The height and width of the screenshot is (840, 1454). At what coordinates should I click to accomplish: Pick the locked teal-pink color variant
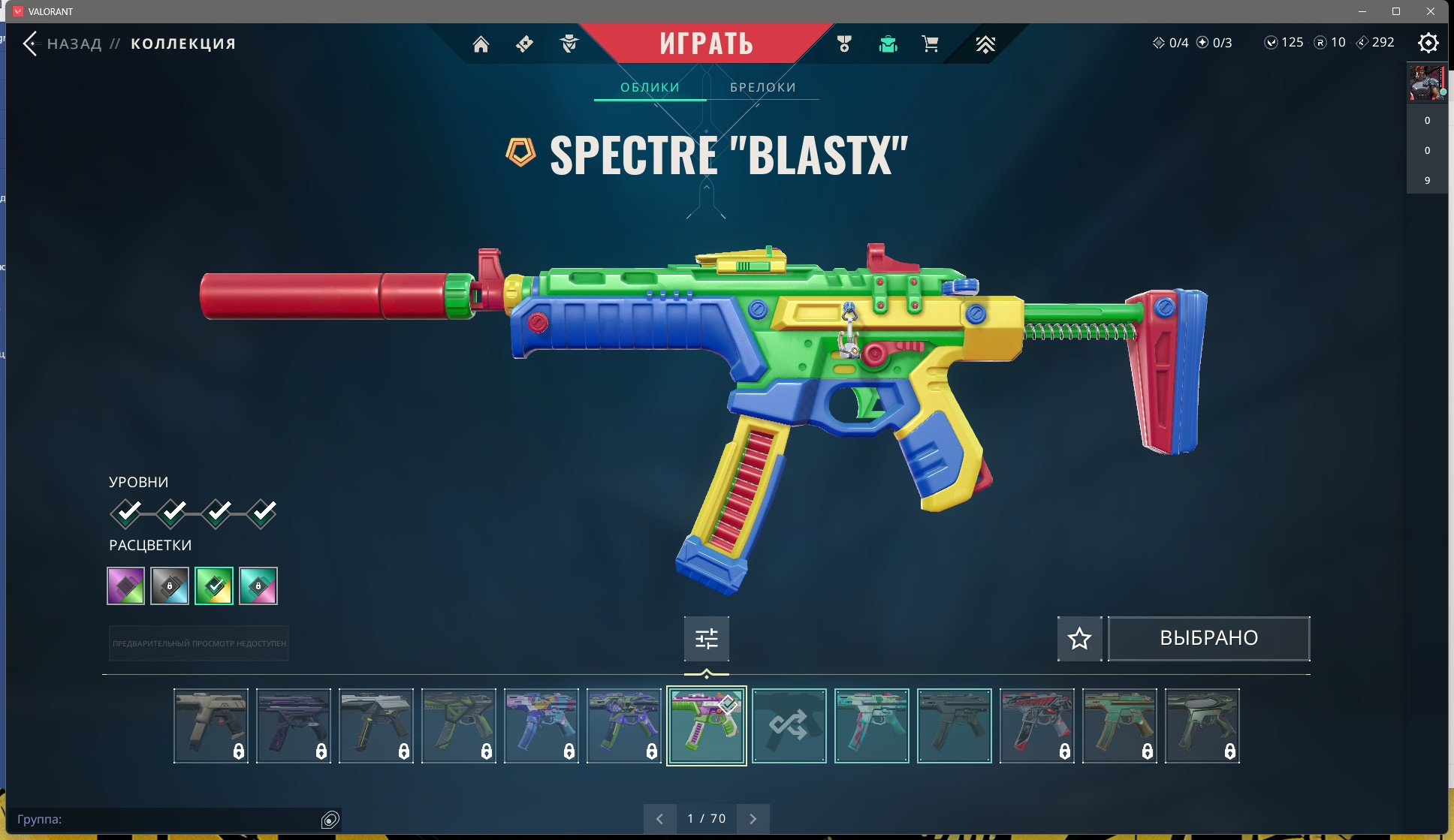click(x=258, y=586)
